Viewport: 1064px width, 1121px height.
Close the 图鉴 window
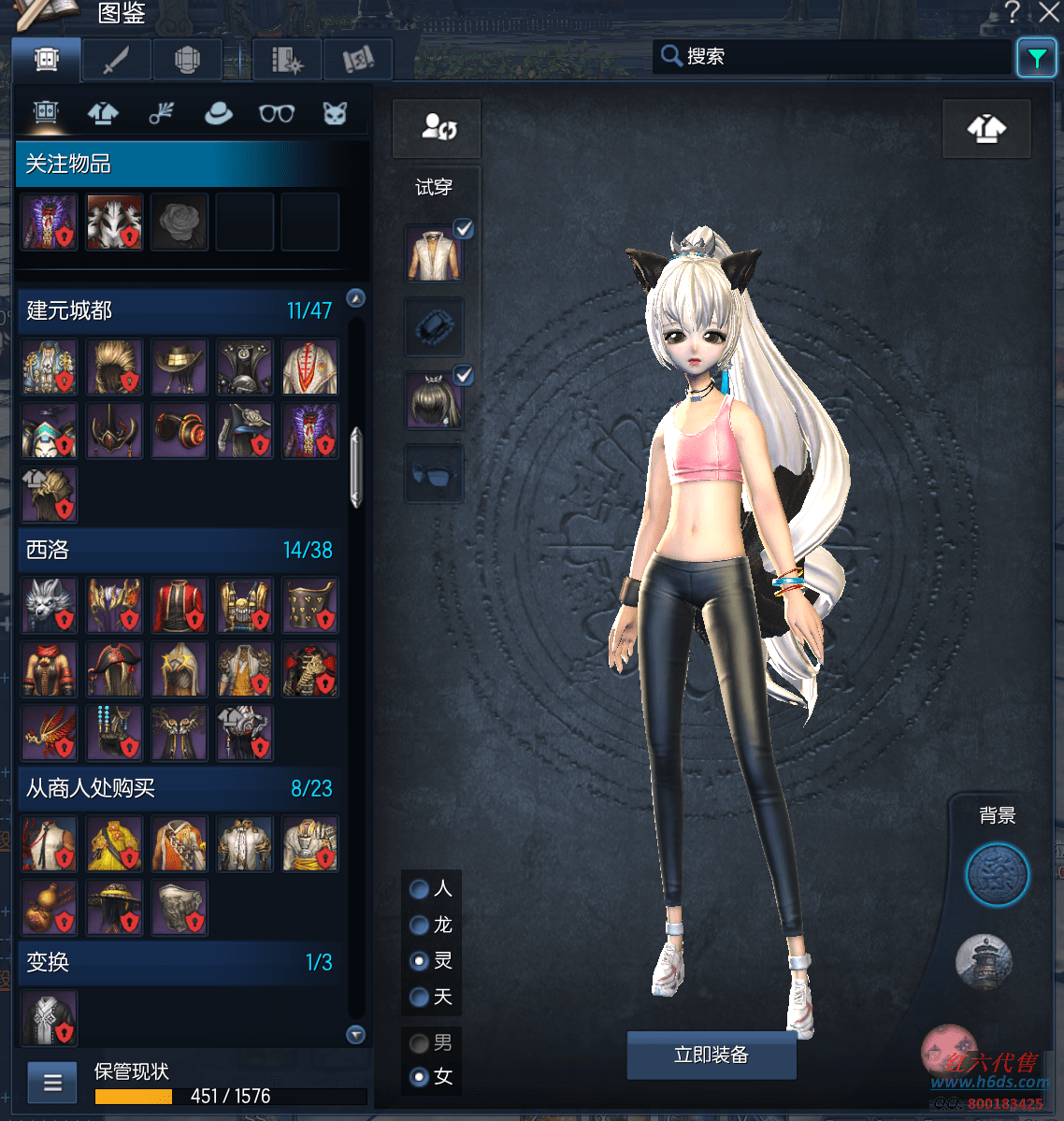tap(1049, 12)
